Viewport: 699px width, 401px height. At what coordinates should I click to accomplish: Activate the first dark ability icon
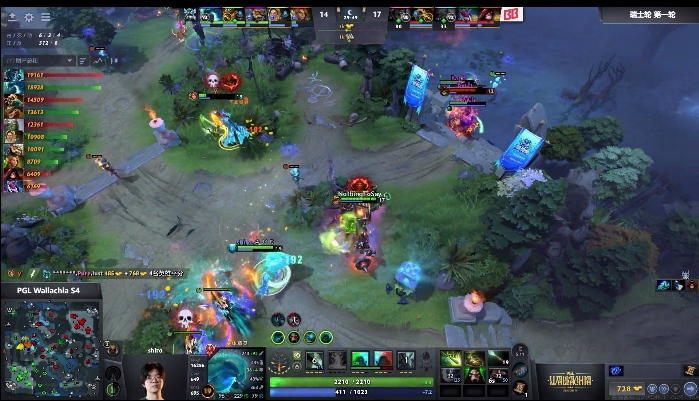coord(314,360)
